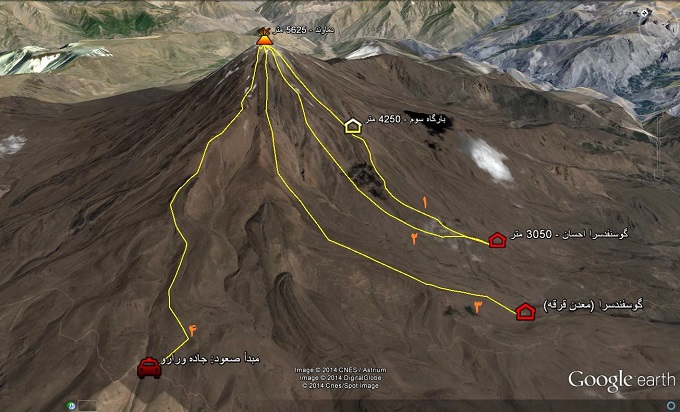Click the historical imagery clock icon

(x=71, y=405)
